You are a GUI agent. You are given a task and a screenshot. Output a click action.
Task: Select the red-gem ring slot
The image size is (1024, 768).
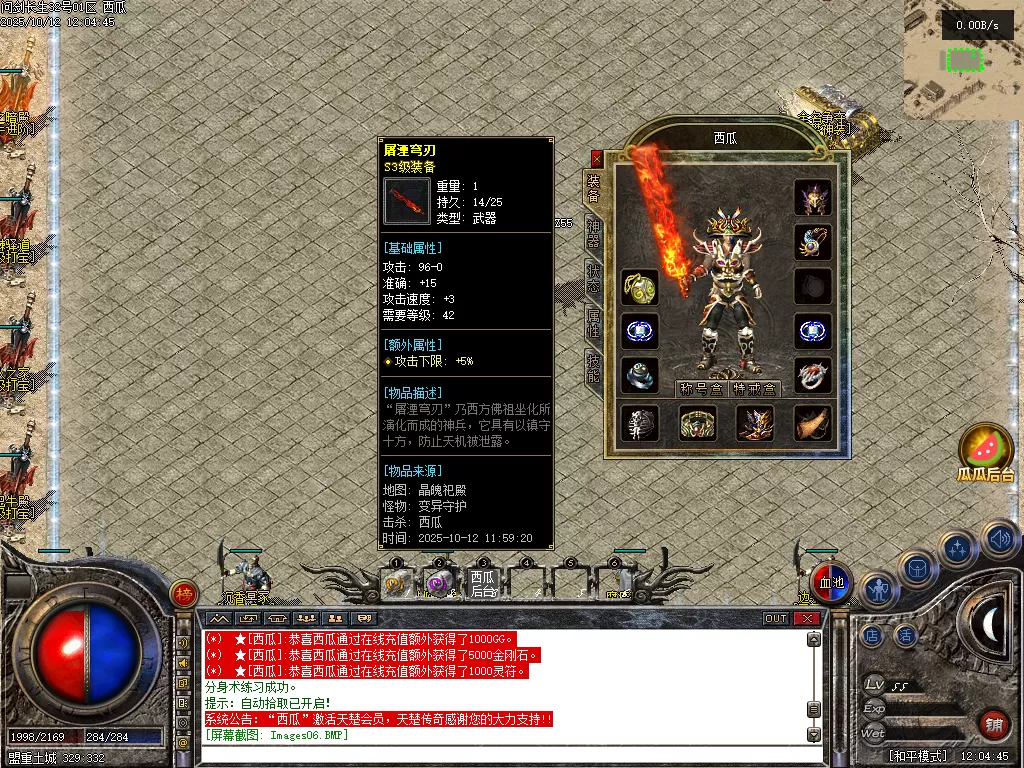click(812, 375)
